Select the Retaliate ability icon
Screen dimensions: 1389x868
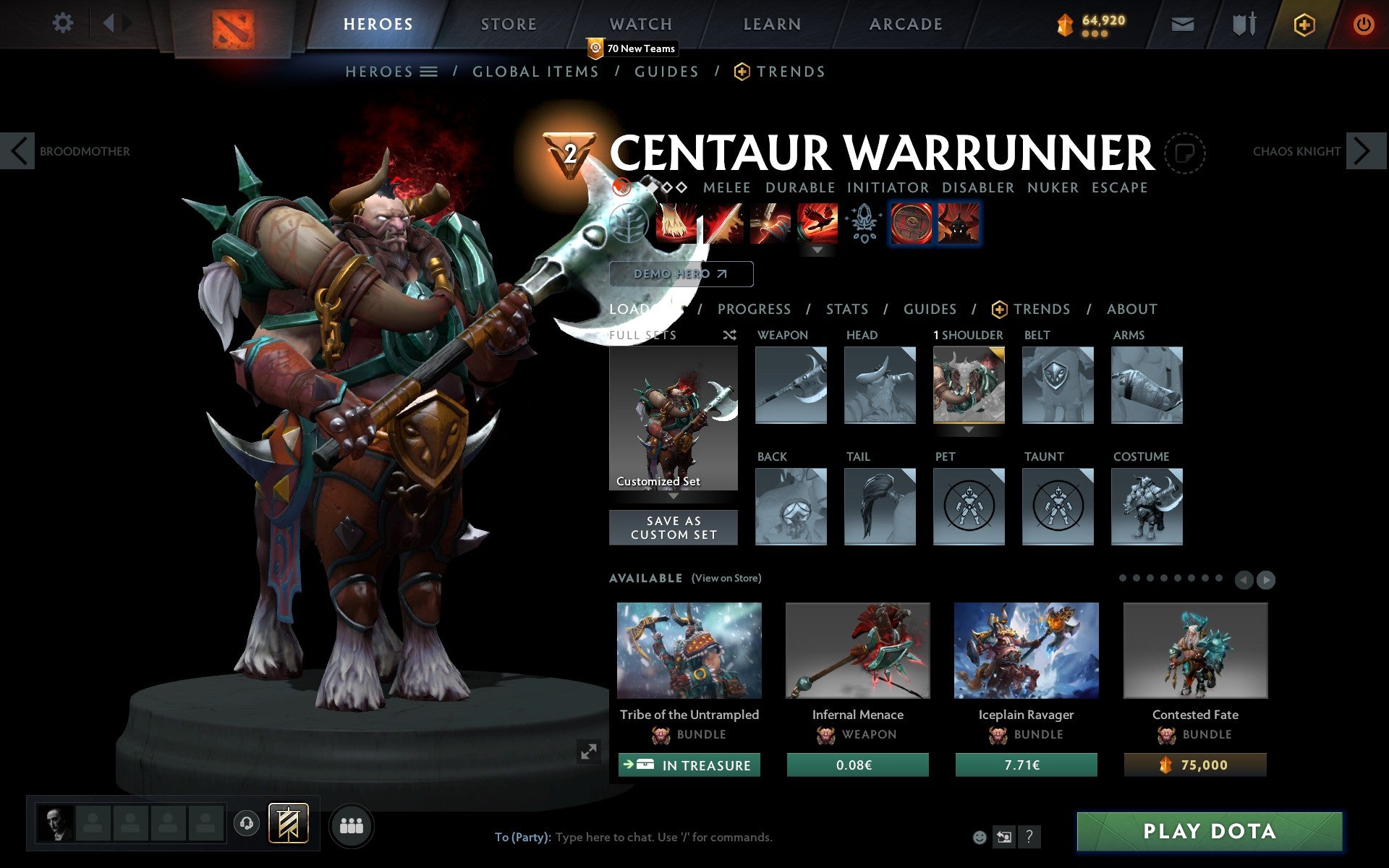click(769, 224)
